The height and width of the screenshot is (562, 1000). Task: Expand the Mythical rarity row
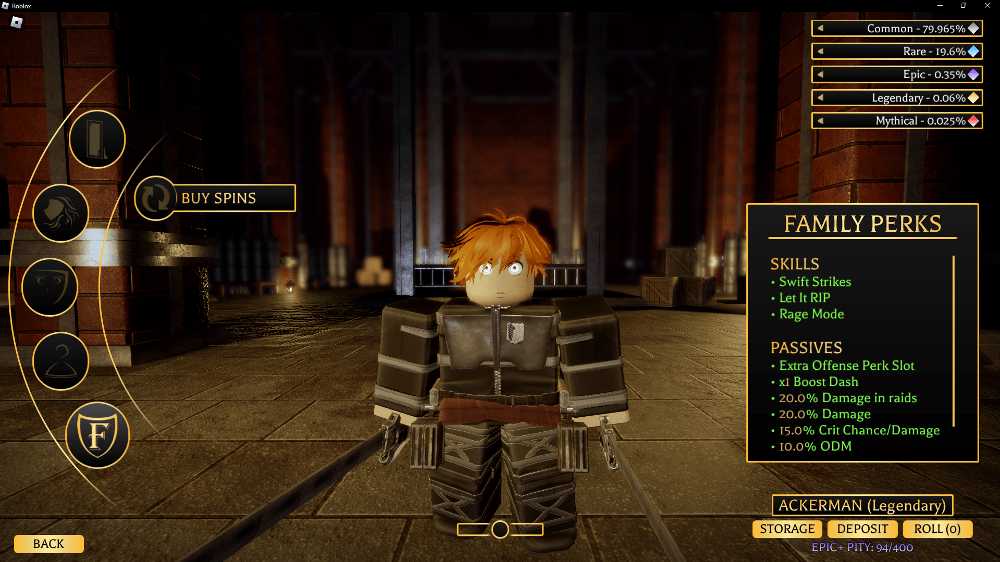click(820, 121)
